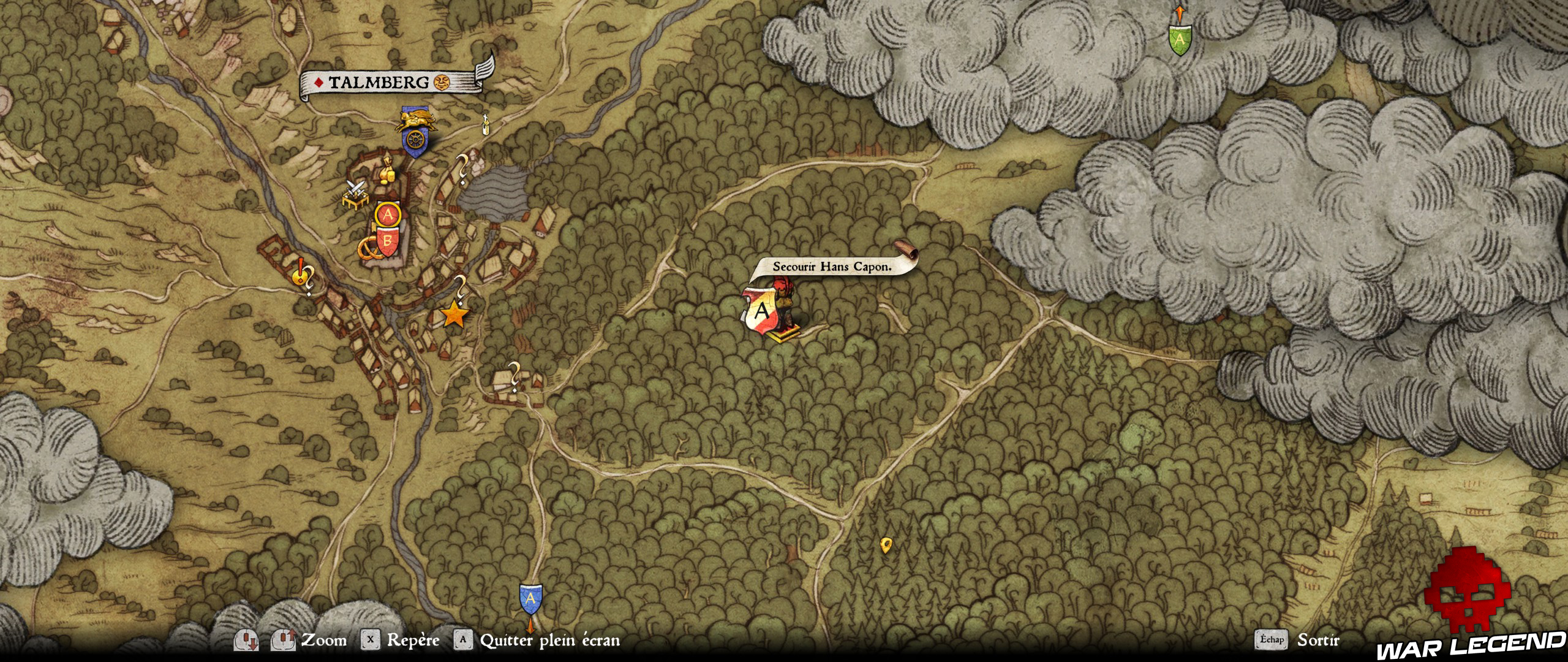
Task: Select the yellow pin waypoint marker
Action: pyautogui.click(x=885, y=545)
